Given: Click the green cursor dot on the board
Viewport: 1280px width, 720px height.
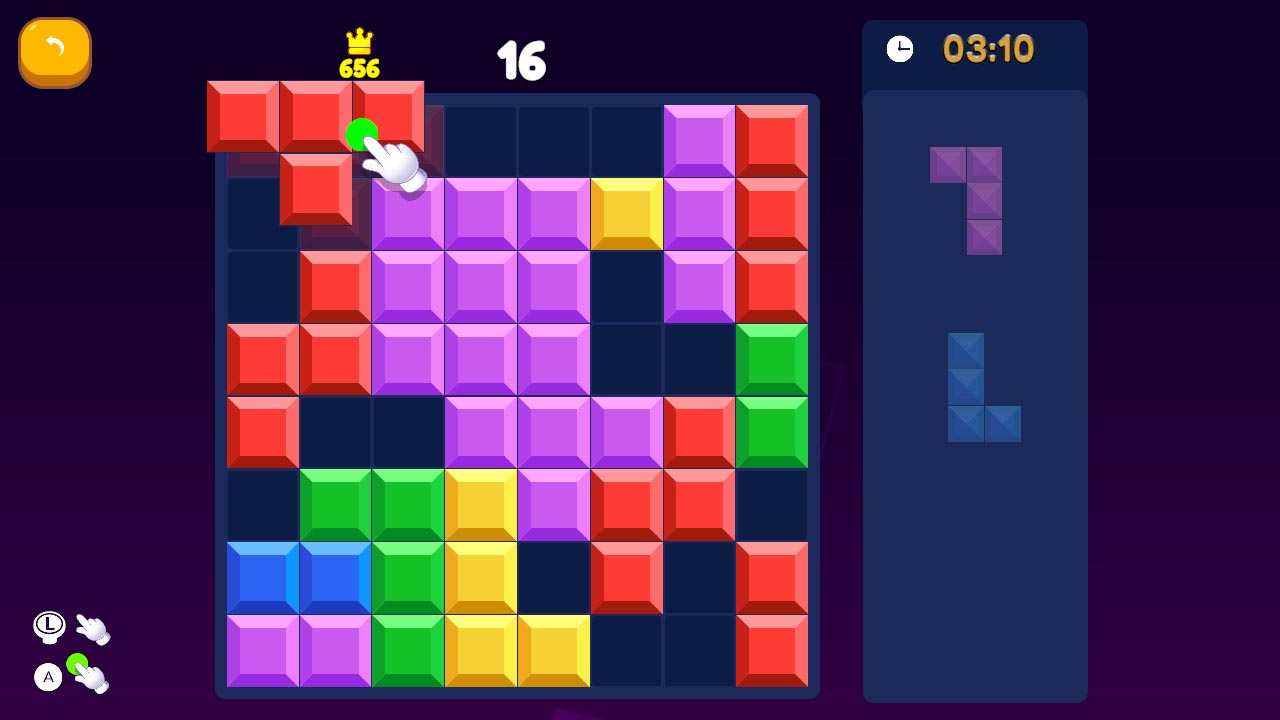Looking at the screenshot, I should click(362, 131).
